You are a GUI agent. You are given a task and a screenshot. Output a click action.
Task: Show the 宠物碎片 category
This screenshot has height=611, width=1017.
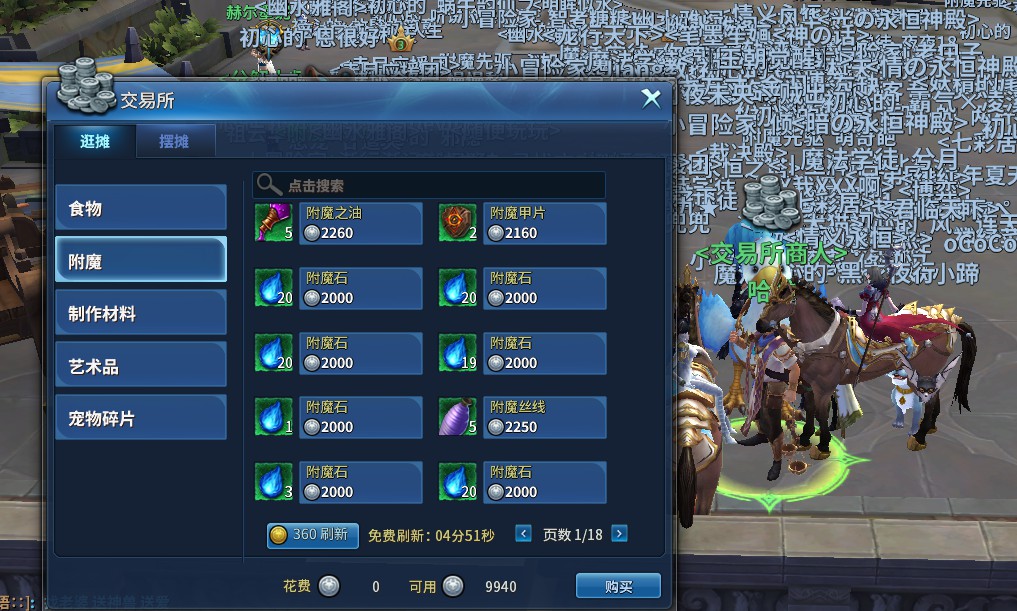tap(140, 418)
